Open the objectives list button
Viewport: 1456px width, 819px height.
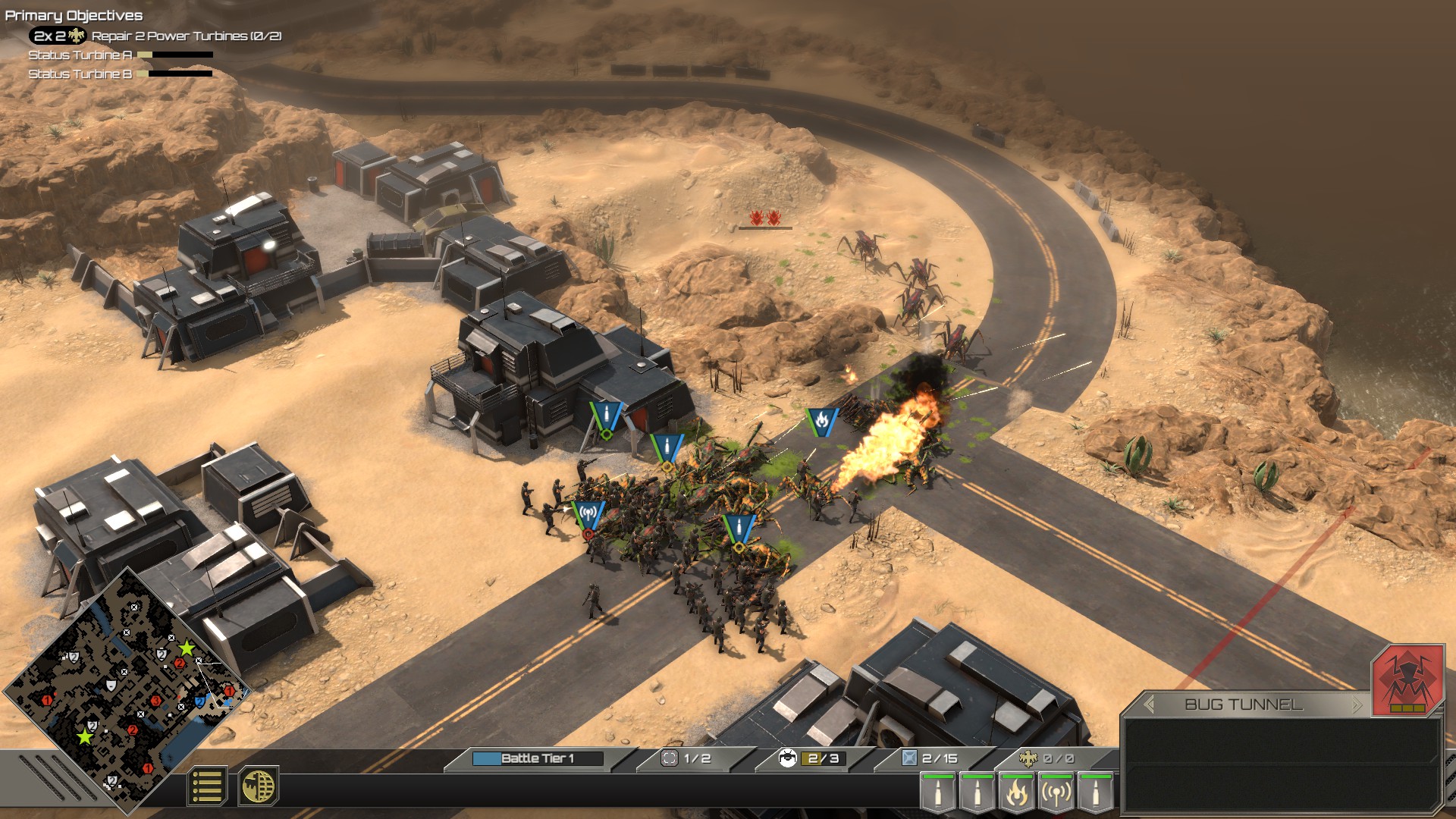tap(206, 786)
